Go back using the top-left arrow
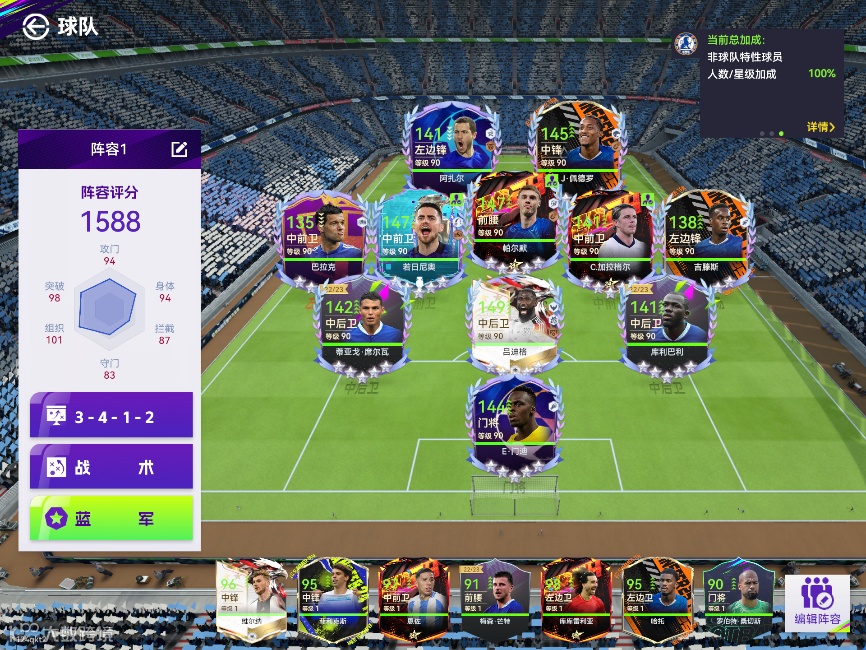Viewport: 866px width, 650px height. click(x=36, y=26)
